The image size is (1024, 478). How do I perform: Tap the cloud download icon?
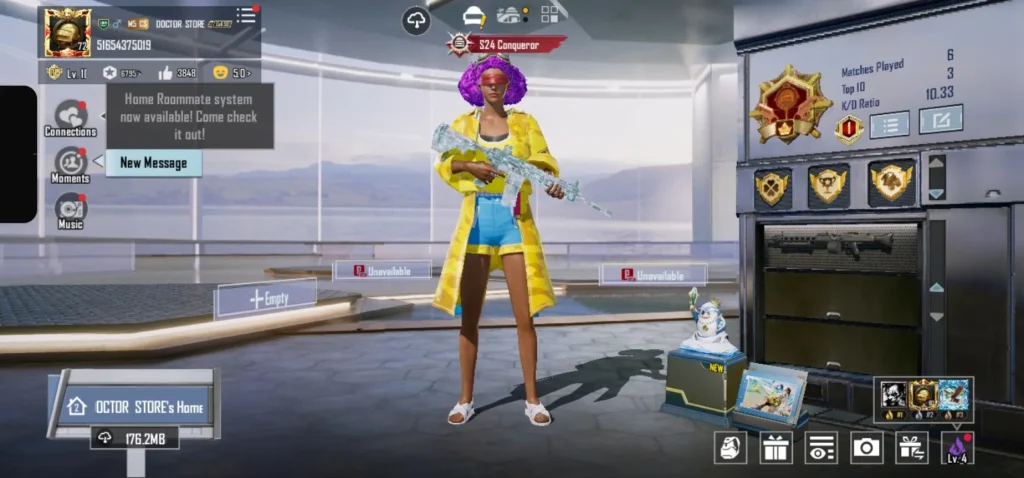416,20
